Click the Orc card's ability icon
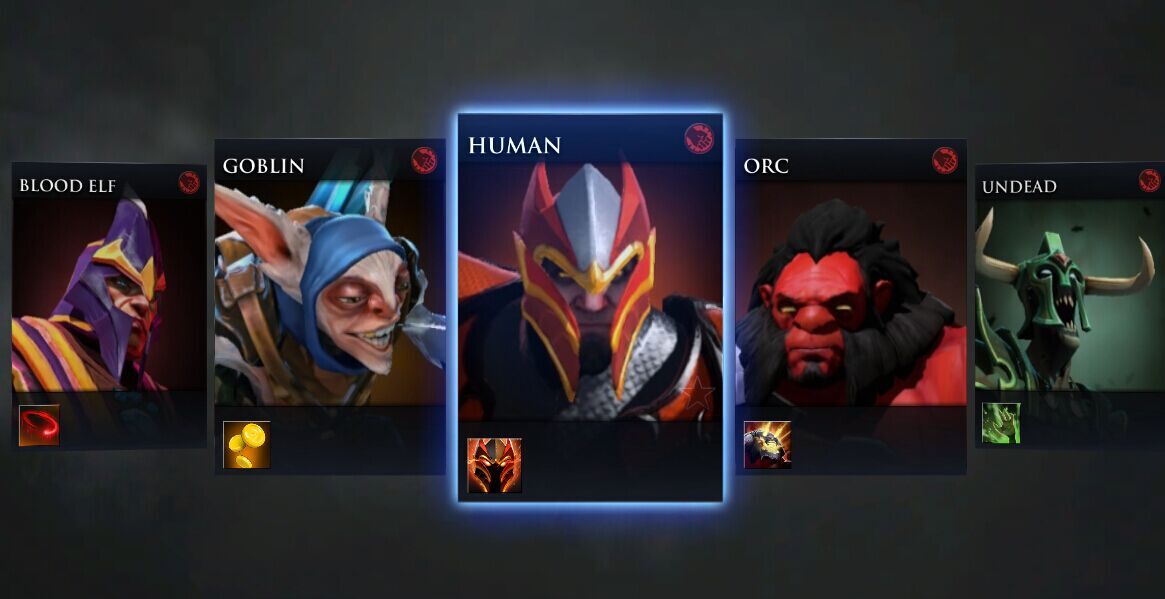 tap(767, 445)
